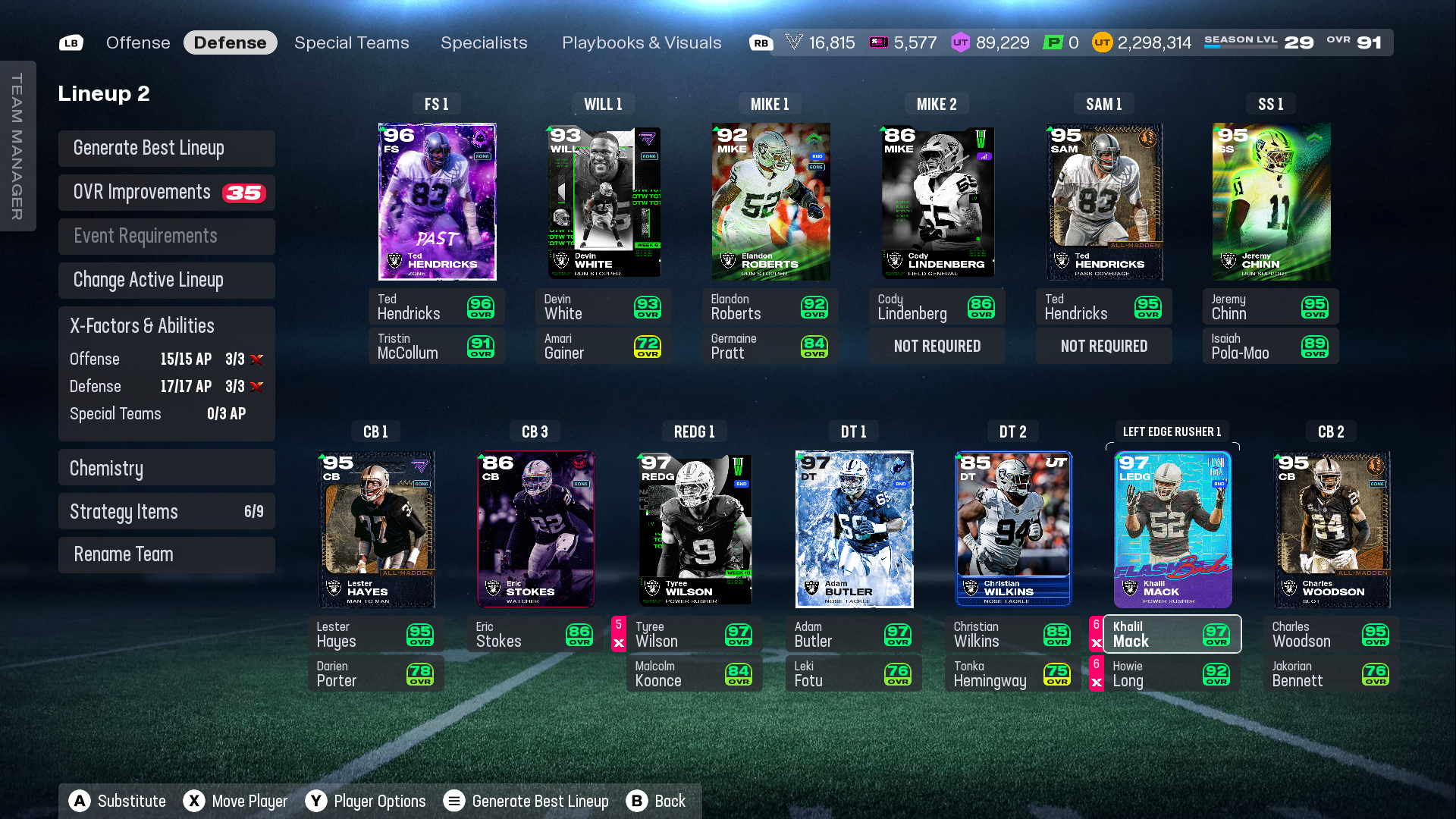Select backup Howie Long row
The image size is (1456, 819).
pos(1172,673)
